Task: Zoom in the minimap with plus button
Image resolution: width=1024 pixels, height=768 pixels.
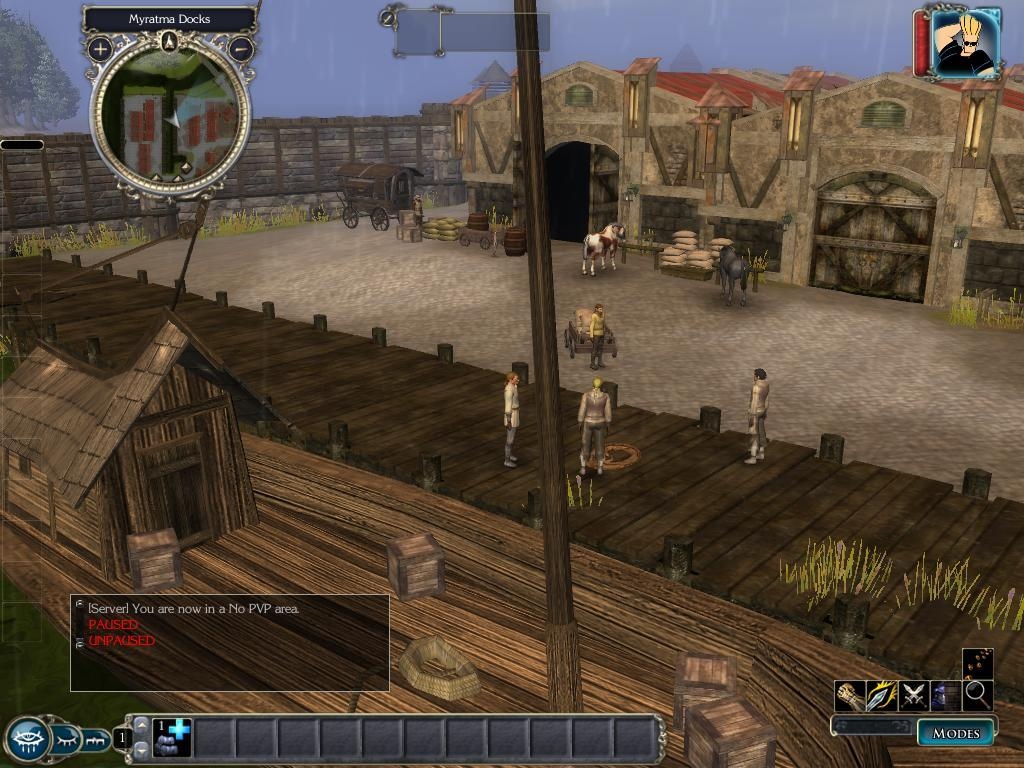Action: pyautogui.click(x=100, y=48)
